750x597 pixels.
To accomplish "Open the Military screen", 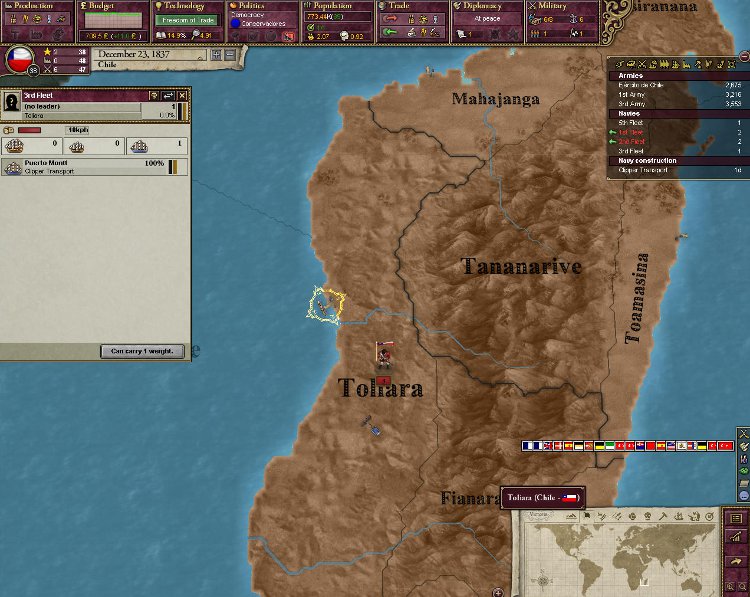I will [563, 6].
